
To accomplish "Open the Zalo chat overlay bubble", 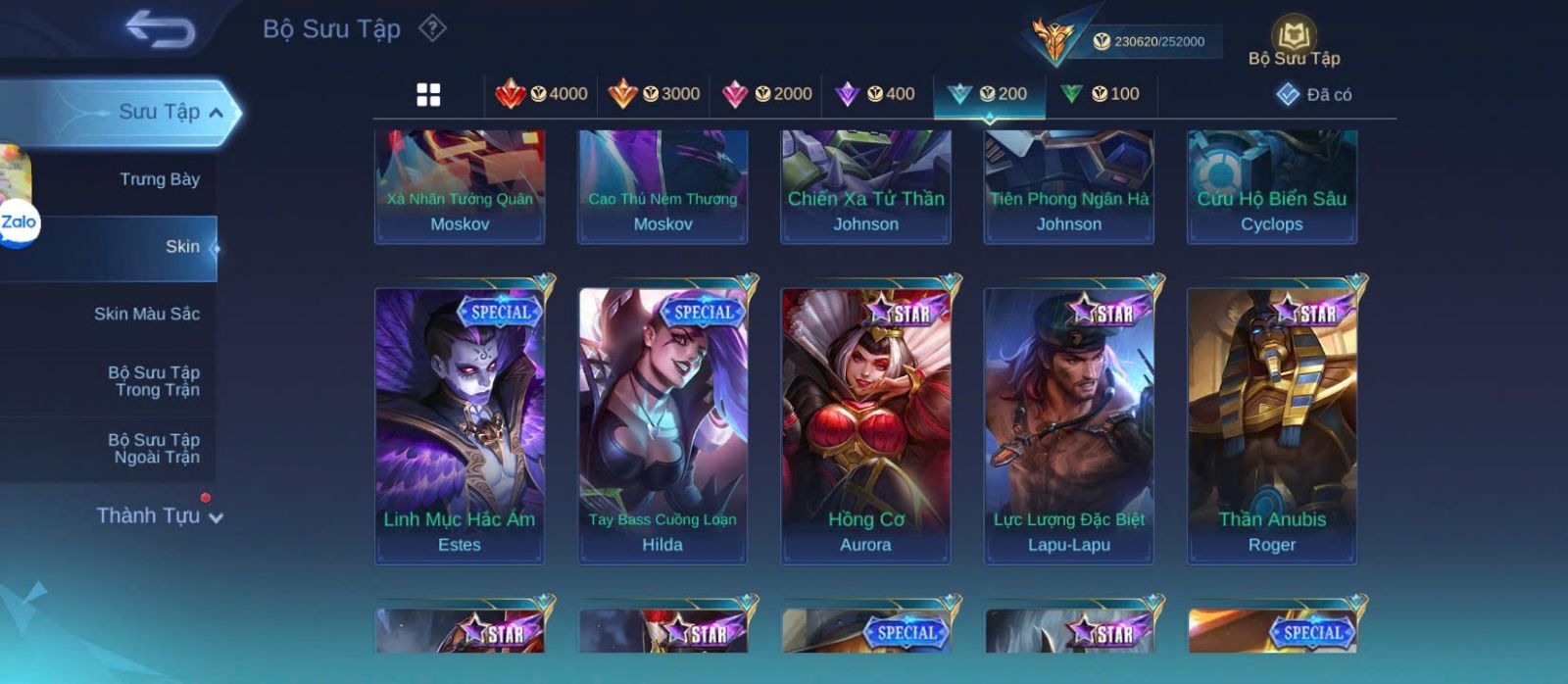I will pos(19,223).
